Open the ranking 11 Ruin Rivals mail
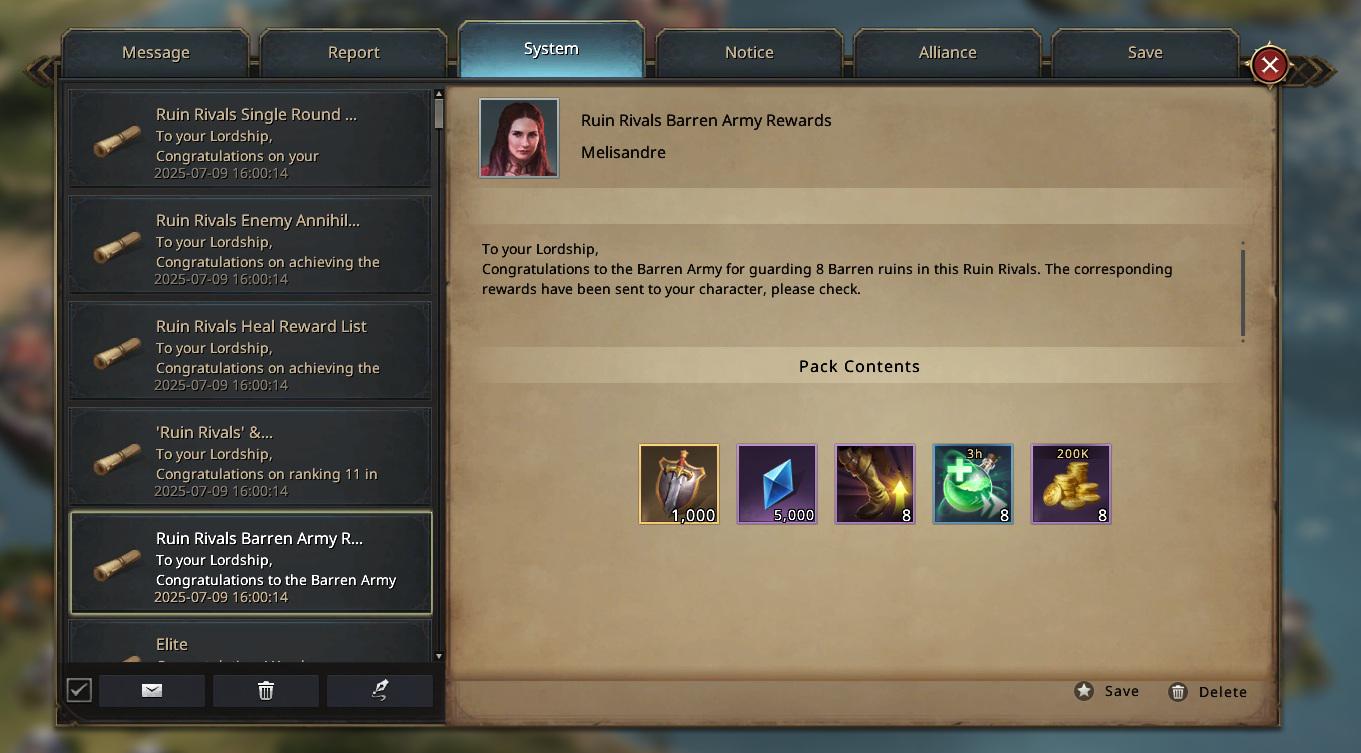 coord(250,457)
